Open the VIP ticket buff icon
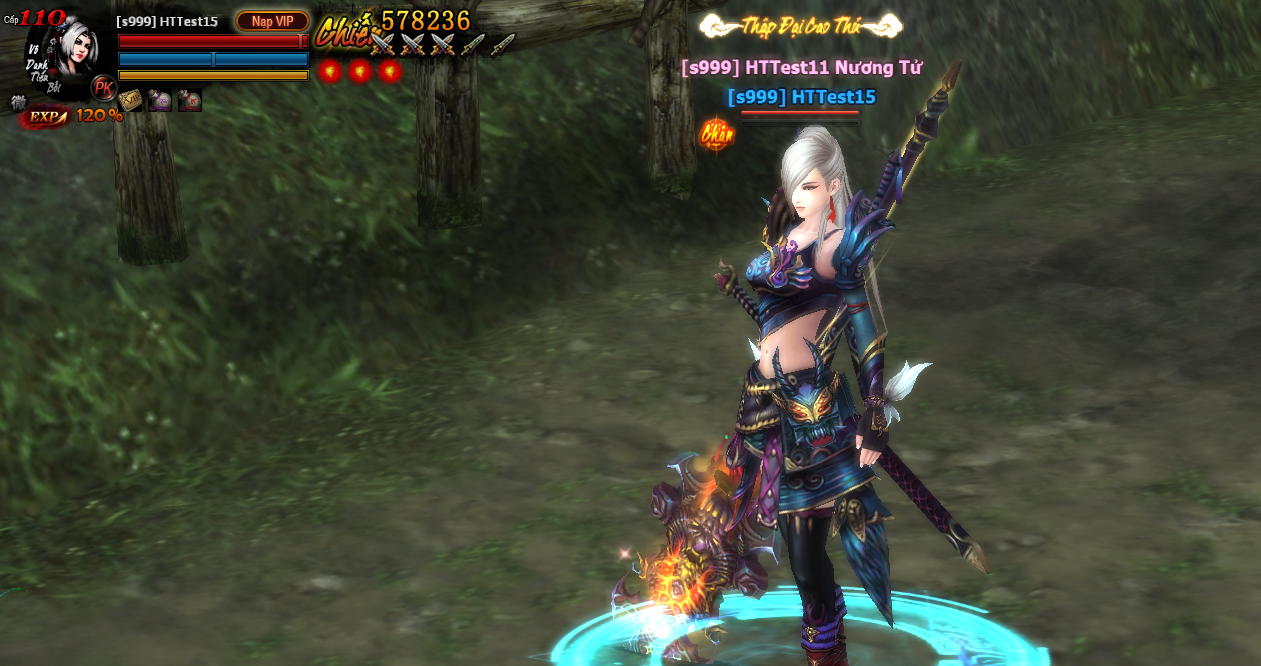1261x666 pixels. point(130,100)
